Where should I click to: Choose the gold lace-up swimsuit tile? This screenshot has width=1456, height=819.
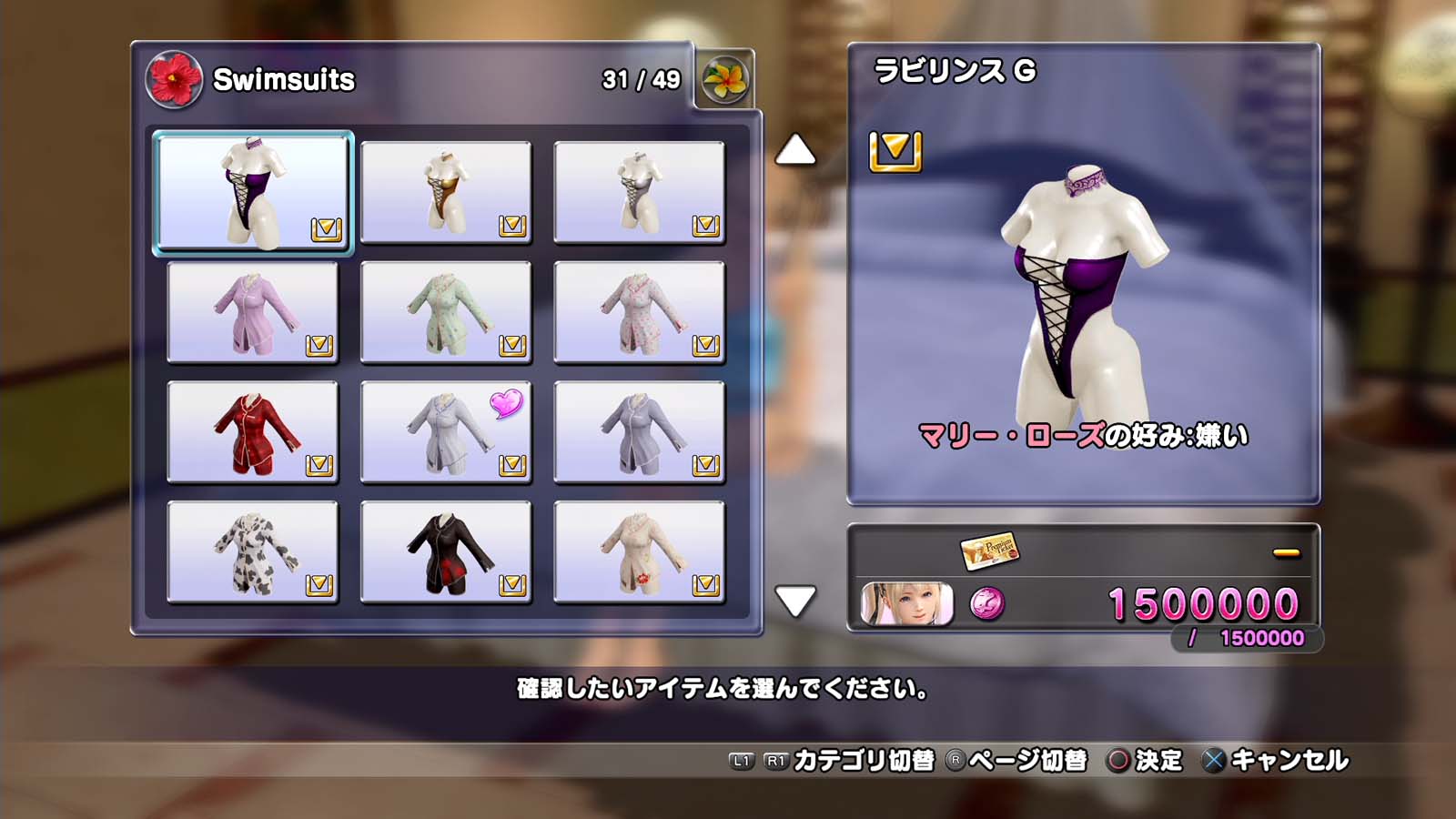click(x=446, y=192)
